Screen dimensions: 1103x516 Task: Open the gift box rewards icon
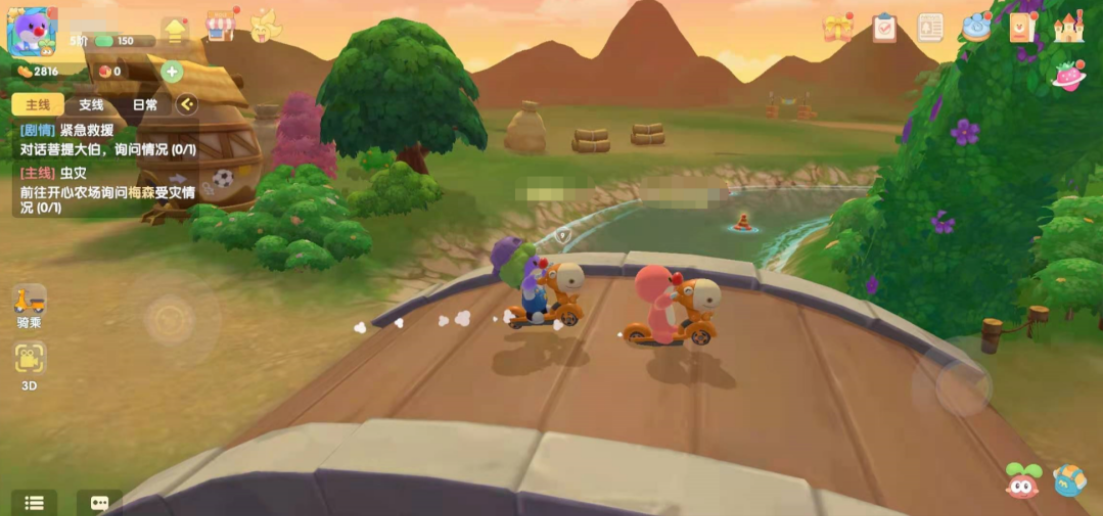tap(838, 28)
